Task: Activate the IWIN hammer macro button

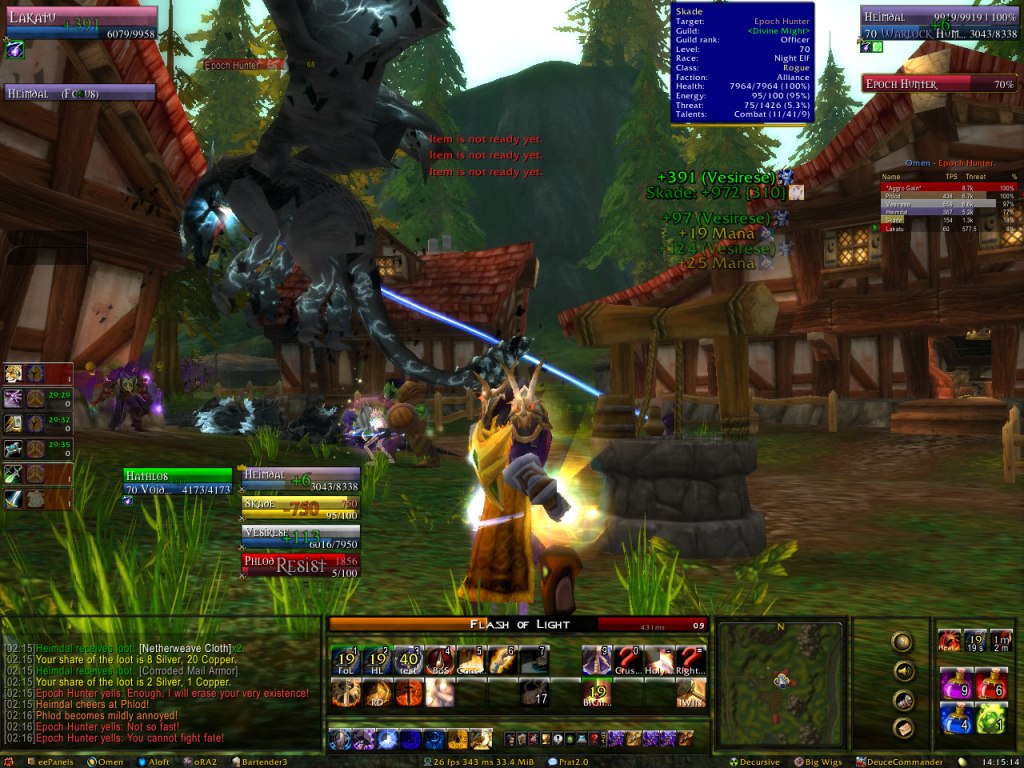Action: 690,692
